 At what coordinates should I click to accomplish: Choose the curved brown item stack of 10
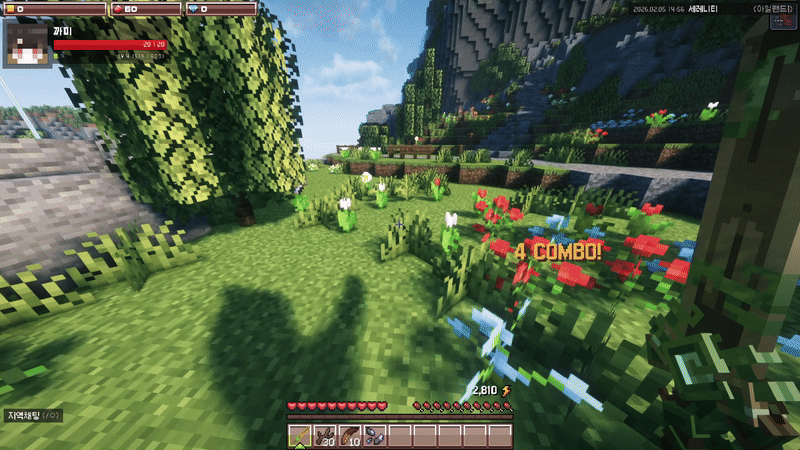(x=350, y=436)
